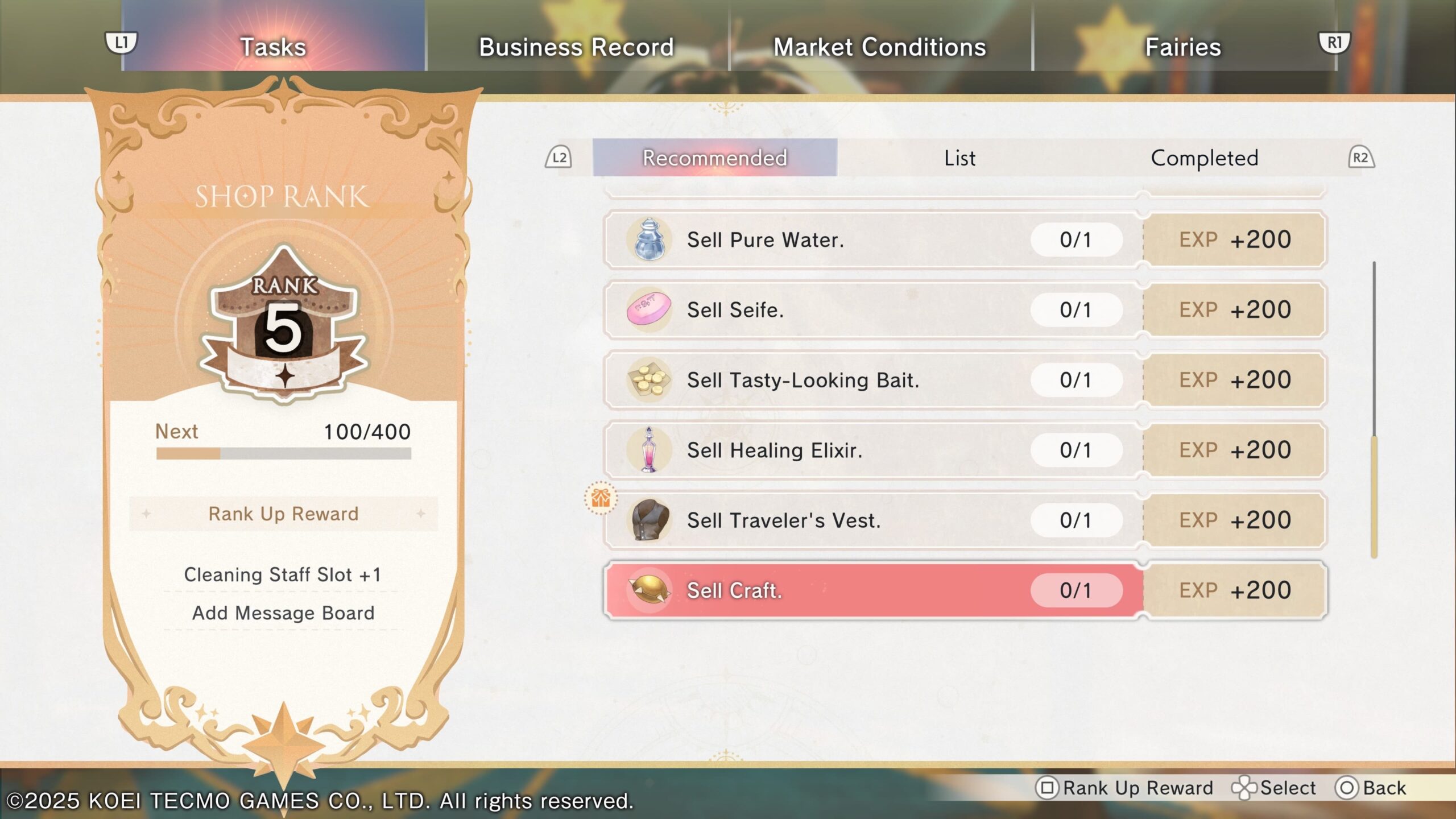View the Completed tasks filter
1456x819 pixels.
click(x=1204, y=158)
